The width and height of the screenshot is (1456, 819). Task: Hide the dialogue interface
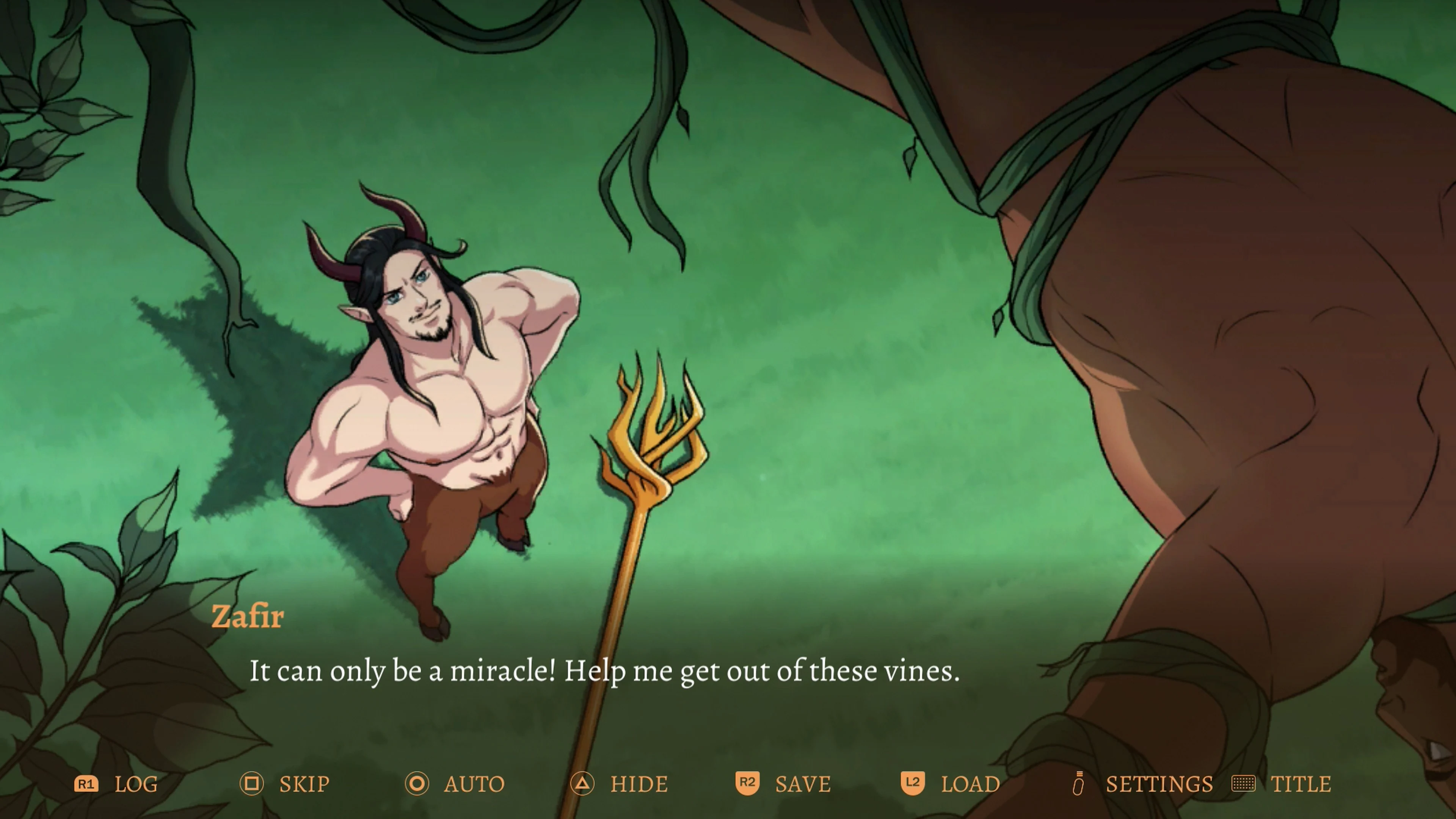[x=639, y=784]
